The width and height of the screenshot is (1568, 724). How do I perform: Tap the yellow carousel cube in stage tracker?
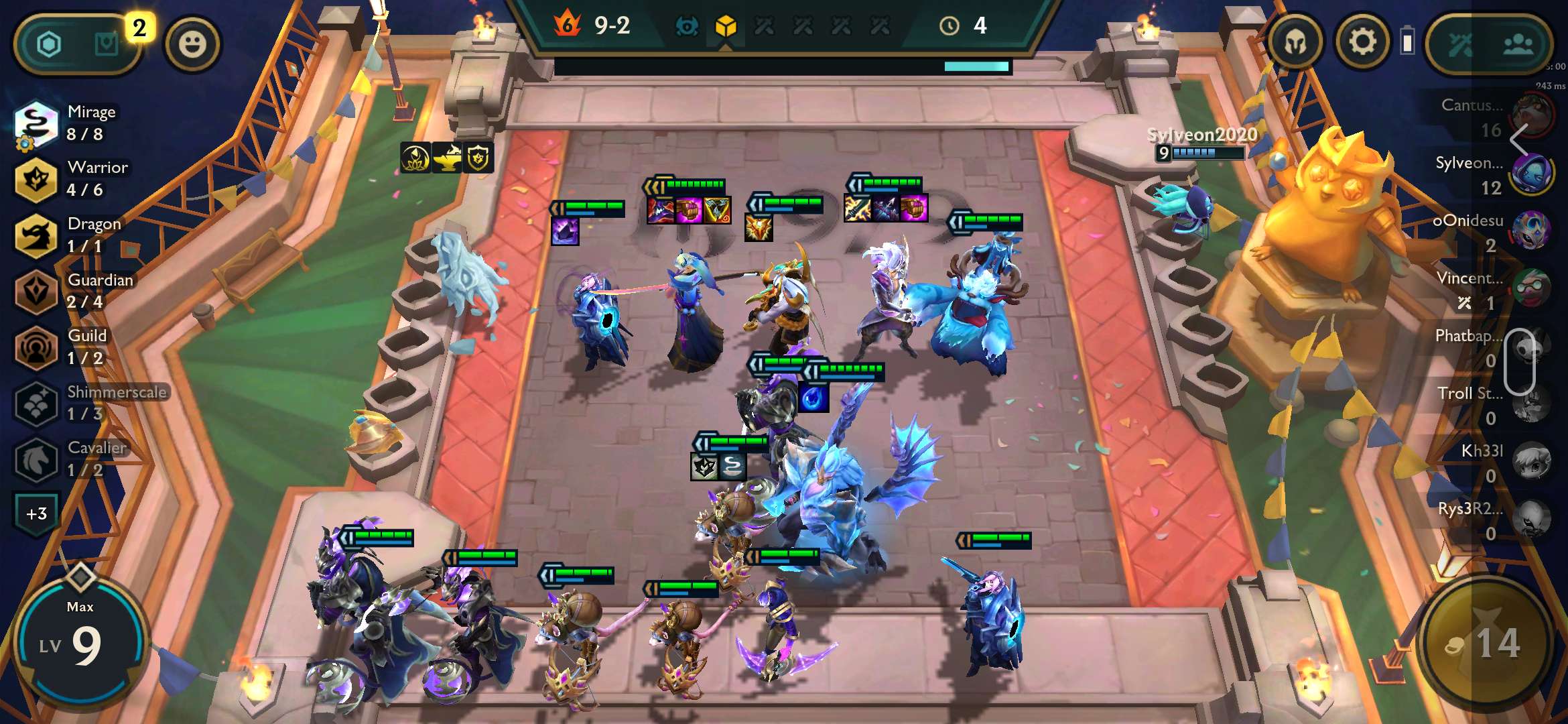click(x=726, y=27)
